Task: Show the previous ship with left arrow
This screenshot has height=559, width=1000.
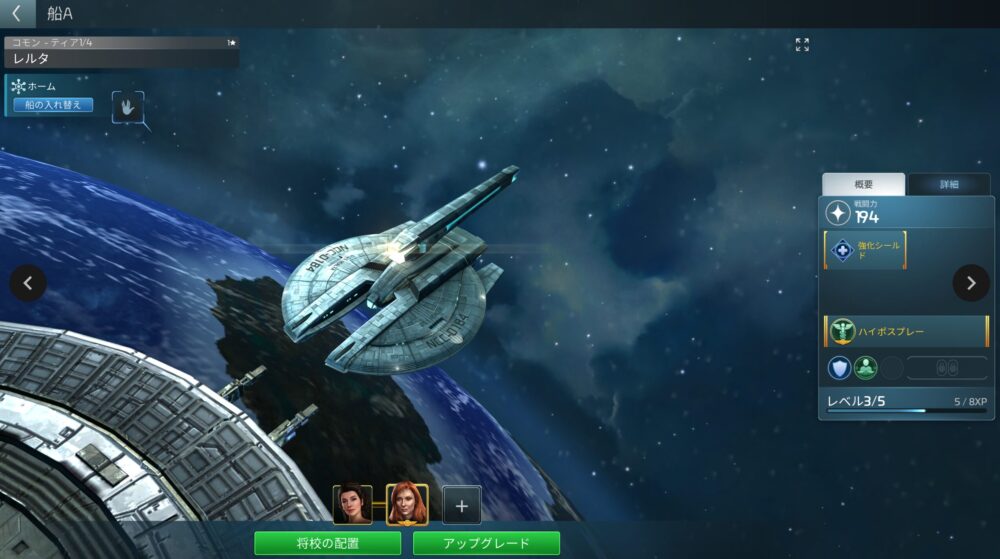Action: (x=28, y=283)
